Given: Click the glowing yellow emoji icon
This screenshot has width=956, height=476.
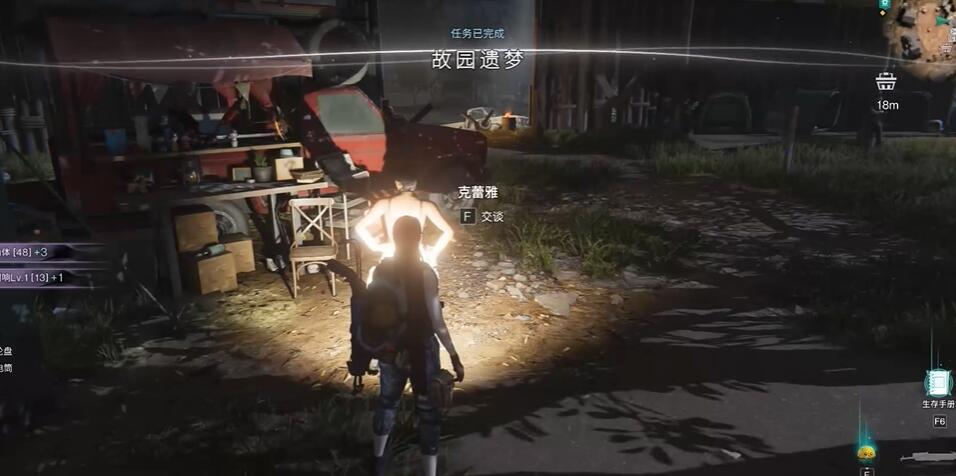Looking at the screenshot, I should [866, 451].
